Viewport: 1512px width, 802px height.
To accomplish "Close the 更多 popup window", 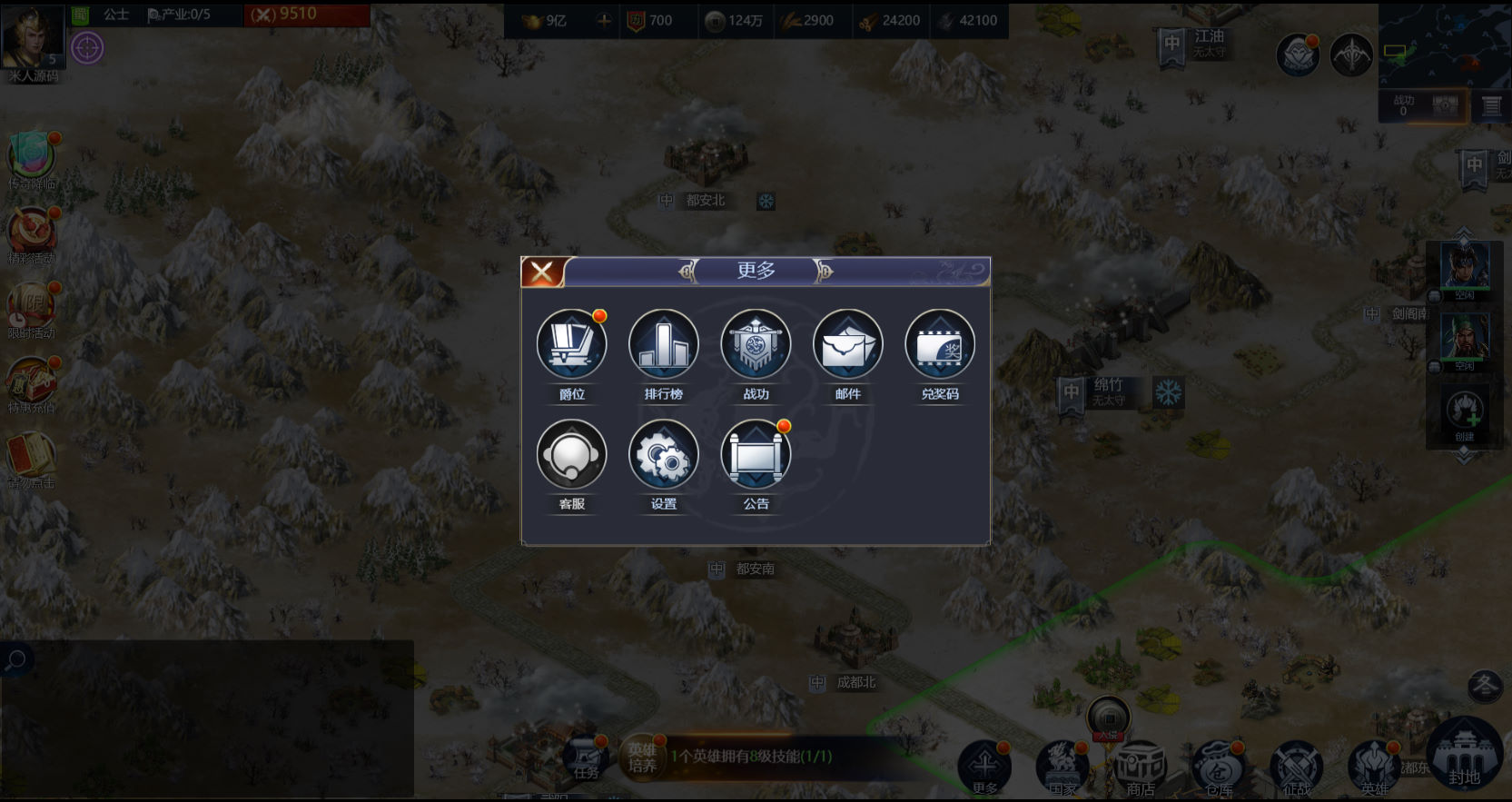I will click(542, 272).
